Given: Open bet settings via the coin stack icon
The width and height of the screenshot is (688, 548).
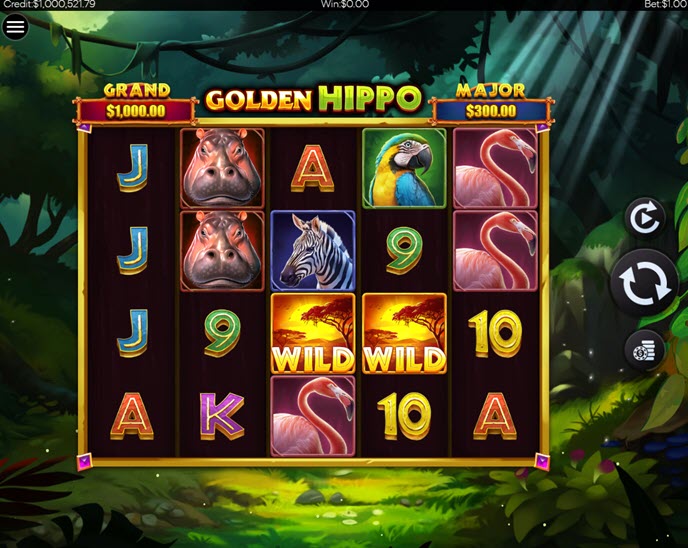Looking at the screenshot, I should [x=644, y=350].
